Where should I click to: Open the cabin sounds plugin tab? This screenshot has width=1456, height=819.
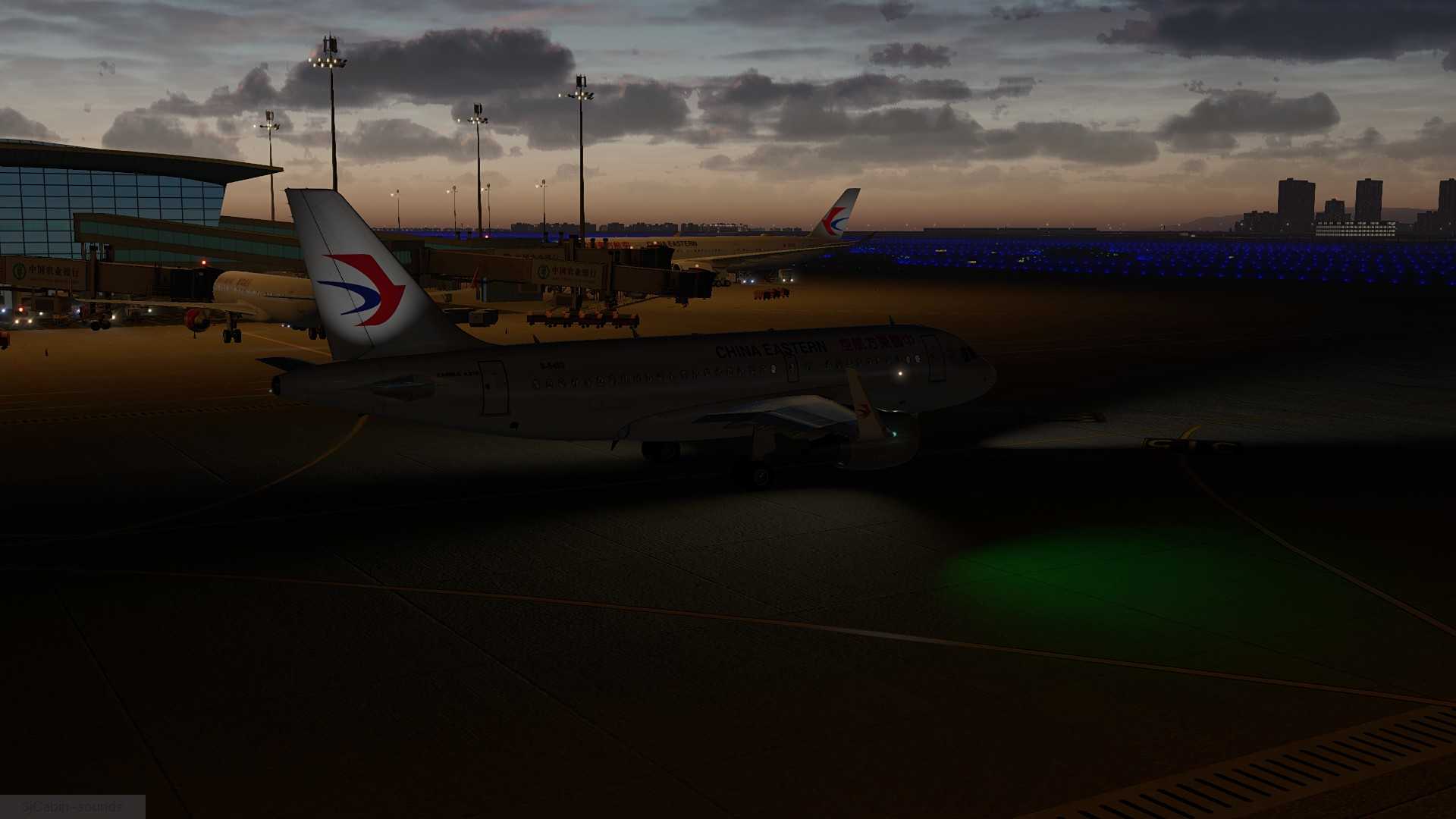pyautogui.click(x=72, y=806)
